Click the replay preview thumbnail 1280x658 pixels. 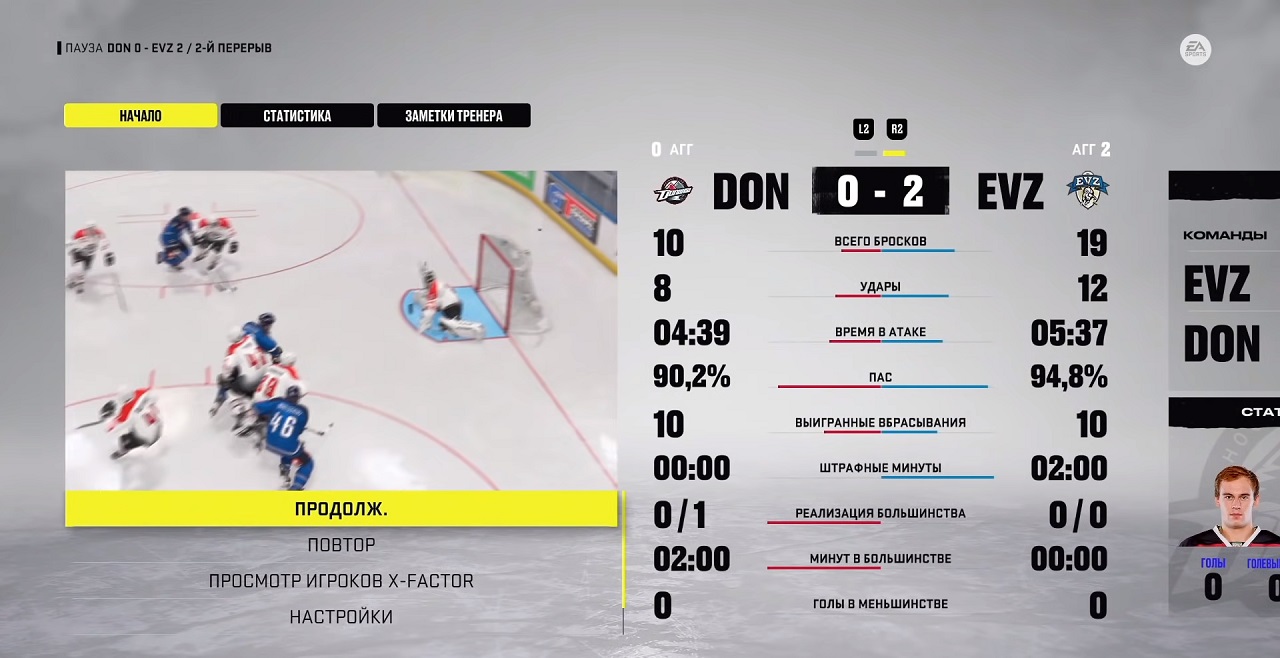pos(341,330)
